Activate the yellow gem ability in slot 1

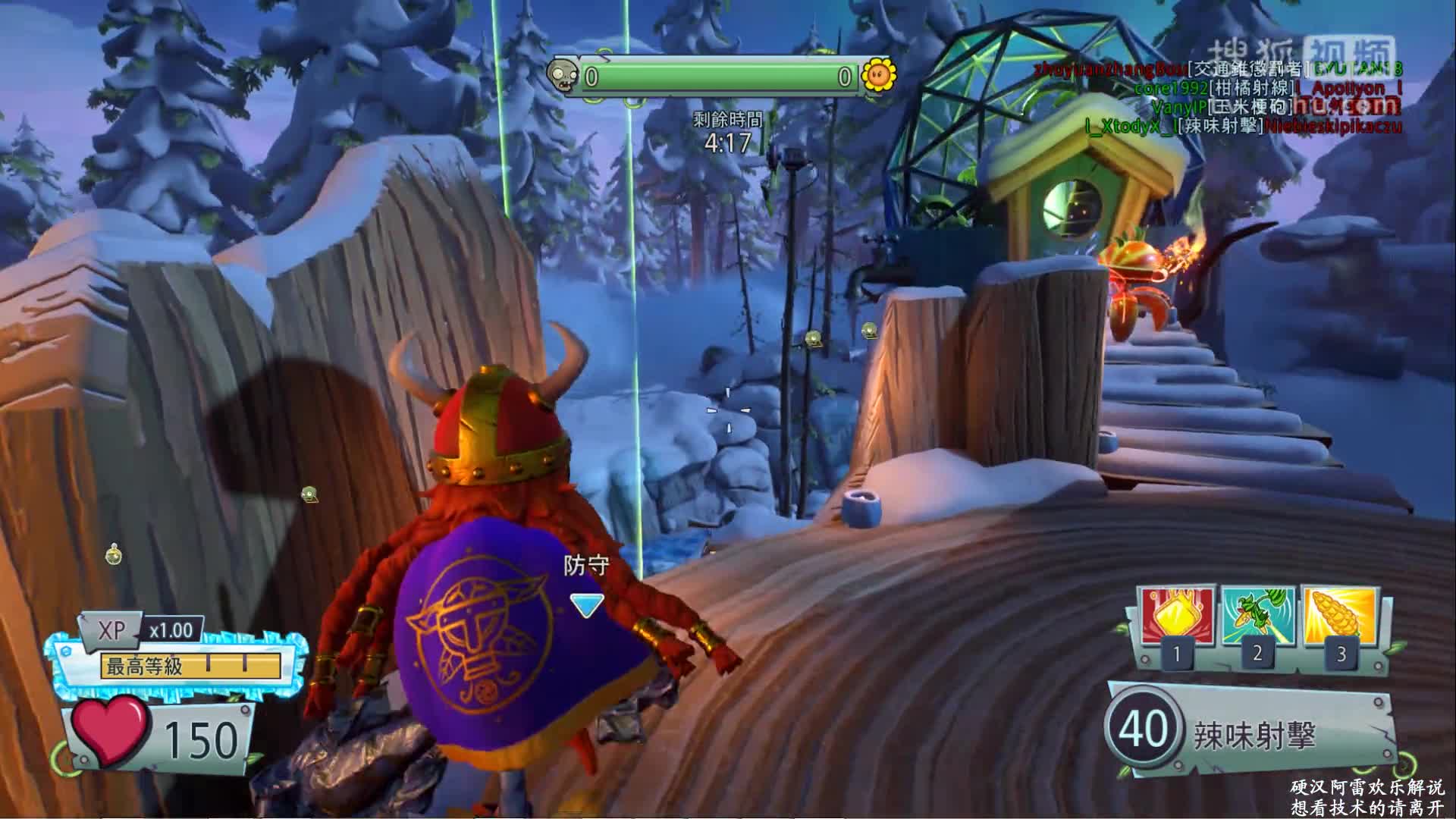1175,618
